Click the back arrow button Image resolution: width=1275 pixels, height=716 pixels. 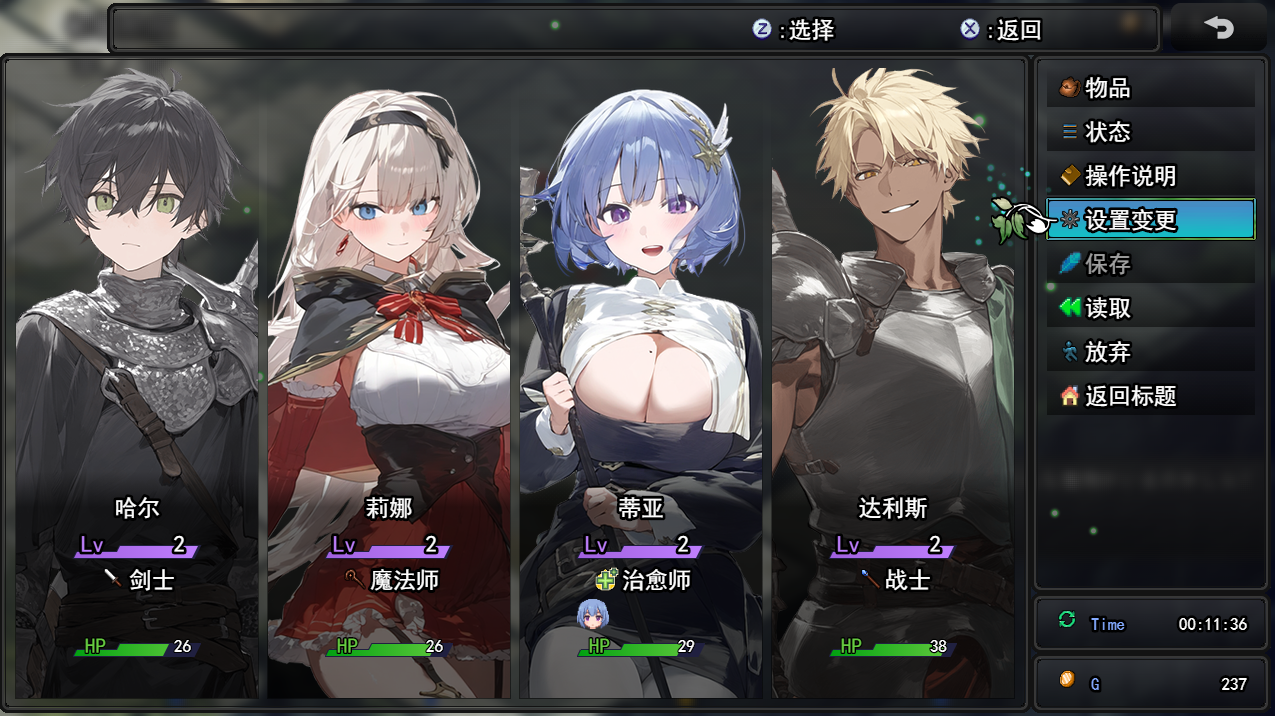[1218, 28]
